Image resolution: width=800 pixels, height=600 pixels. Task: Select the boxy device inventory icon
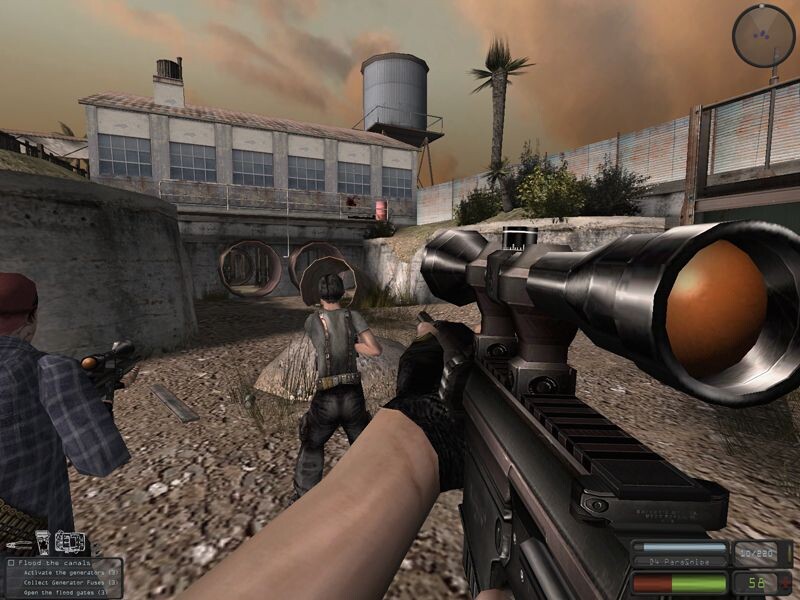[x=68, y=543]
